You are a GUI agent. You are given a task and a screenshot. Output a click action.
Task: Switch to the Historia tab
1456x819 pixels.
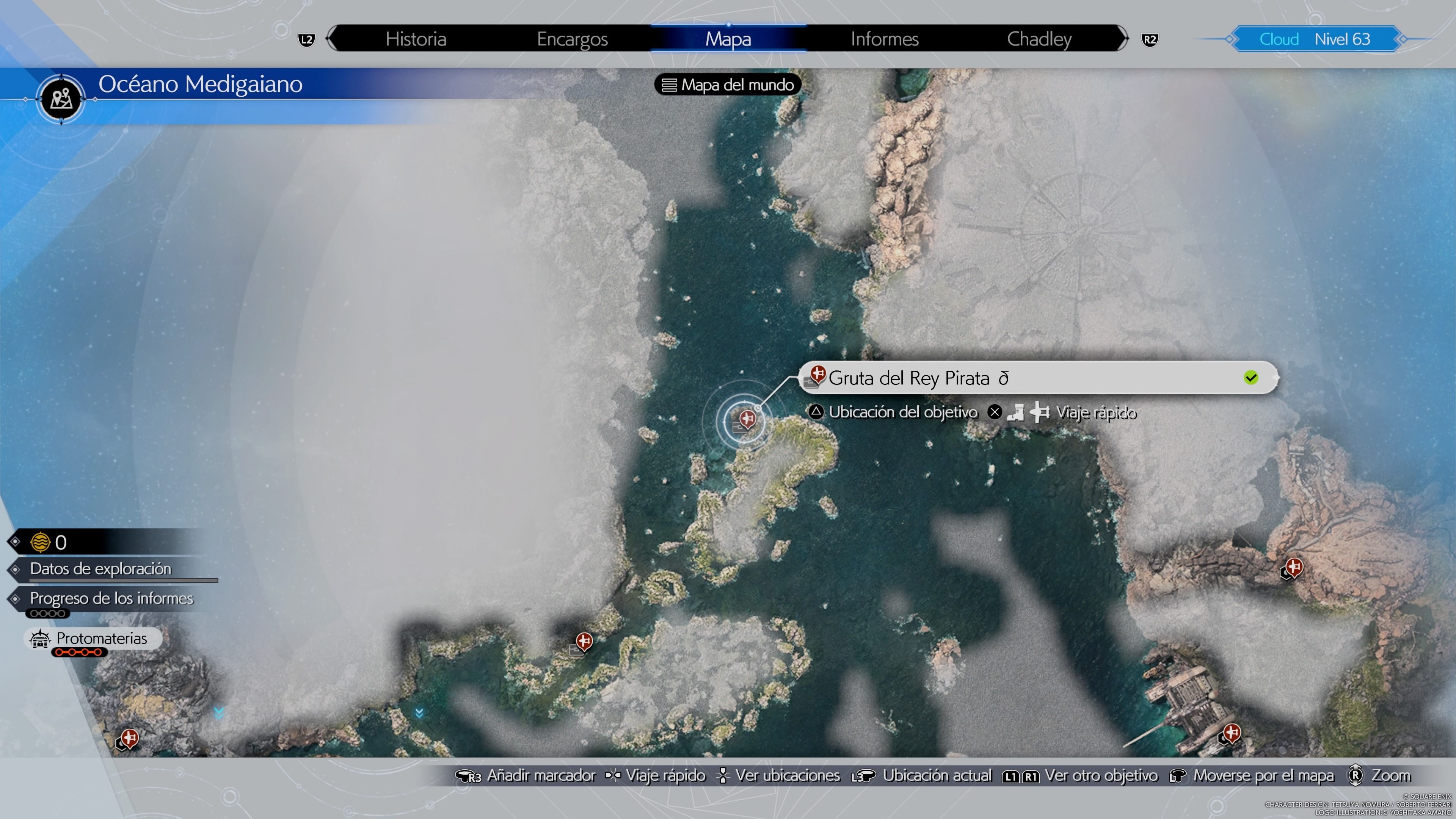[x=416, y=39]
